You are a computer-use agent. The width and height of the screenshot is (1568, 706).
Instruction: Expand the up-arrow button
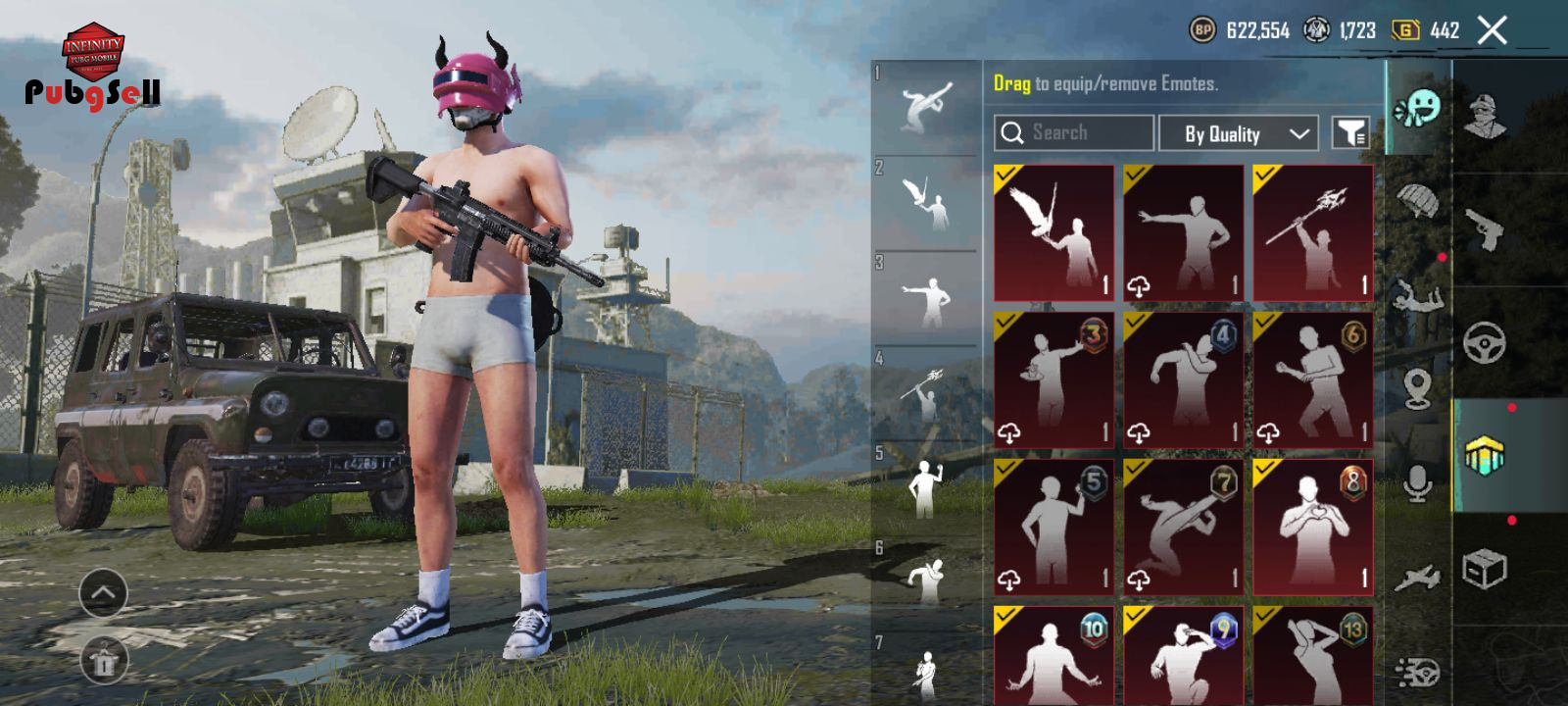[103, 592]
